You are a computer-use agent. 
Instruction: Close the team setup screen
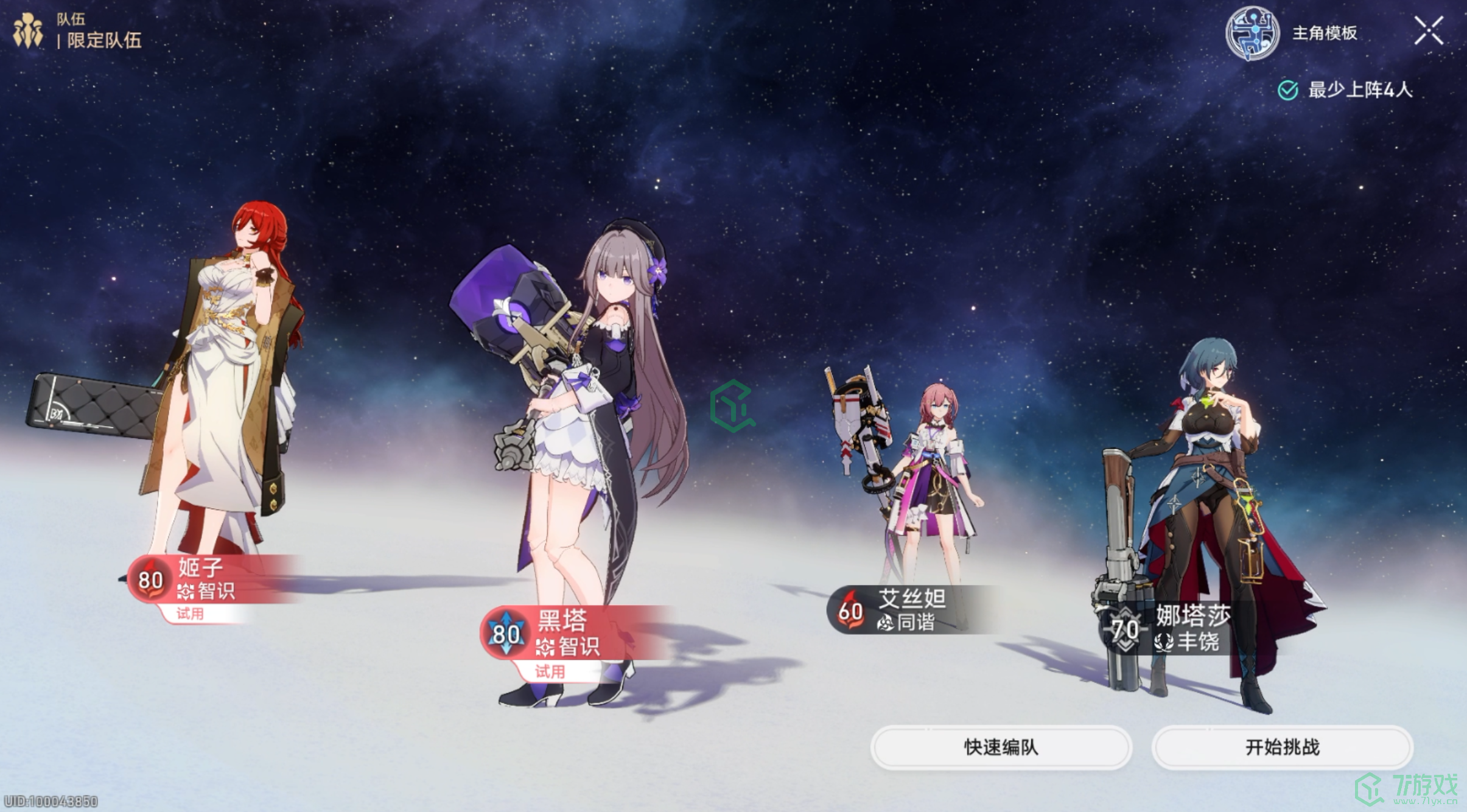tap(1428, 31)
